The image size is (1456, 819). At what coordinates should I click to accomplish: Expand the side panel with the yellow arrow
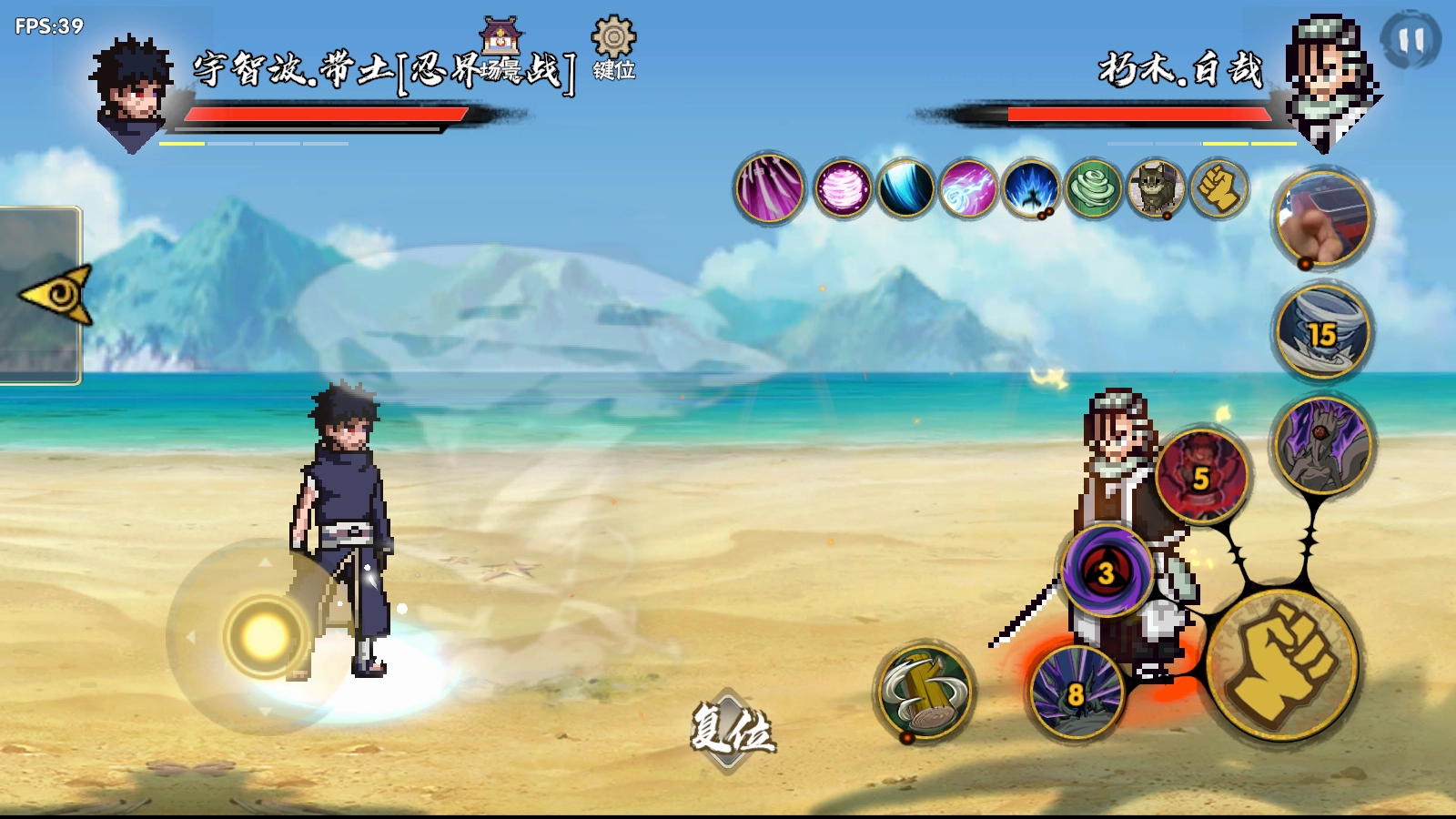pyautogui.click(x=56, y=295)
